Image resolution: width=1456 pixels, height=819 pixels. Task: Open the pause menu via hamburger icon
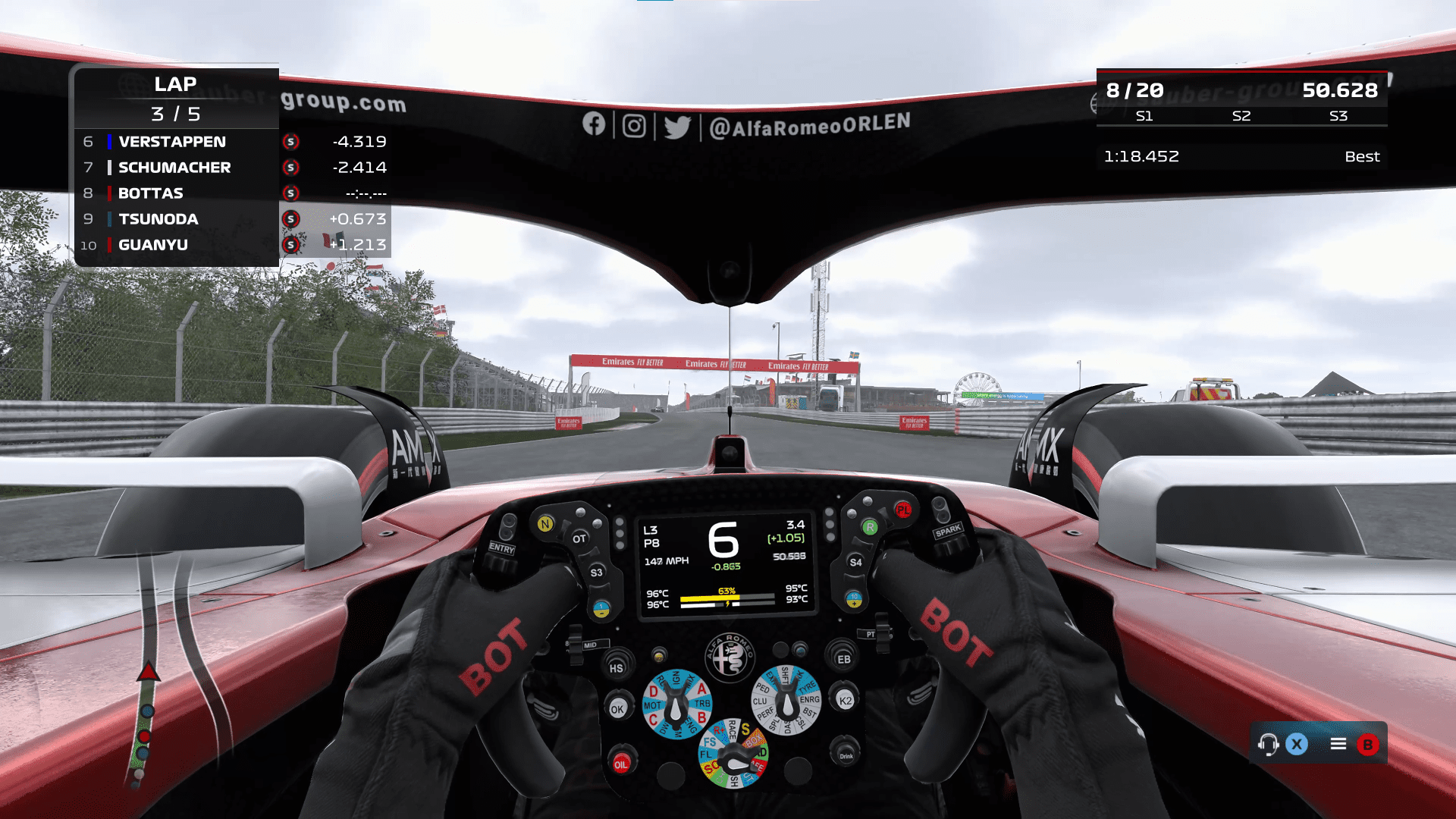pos(1338,744)
